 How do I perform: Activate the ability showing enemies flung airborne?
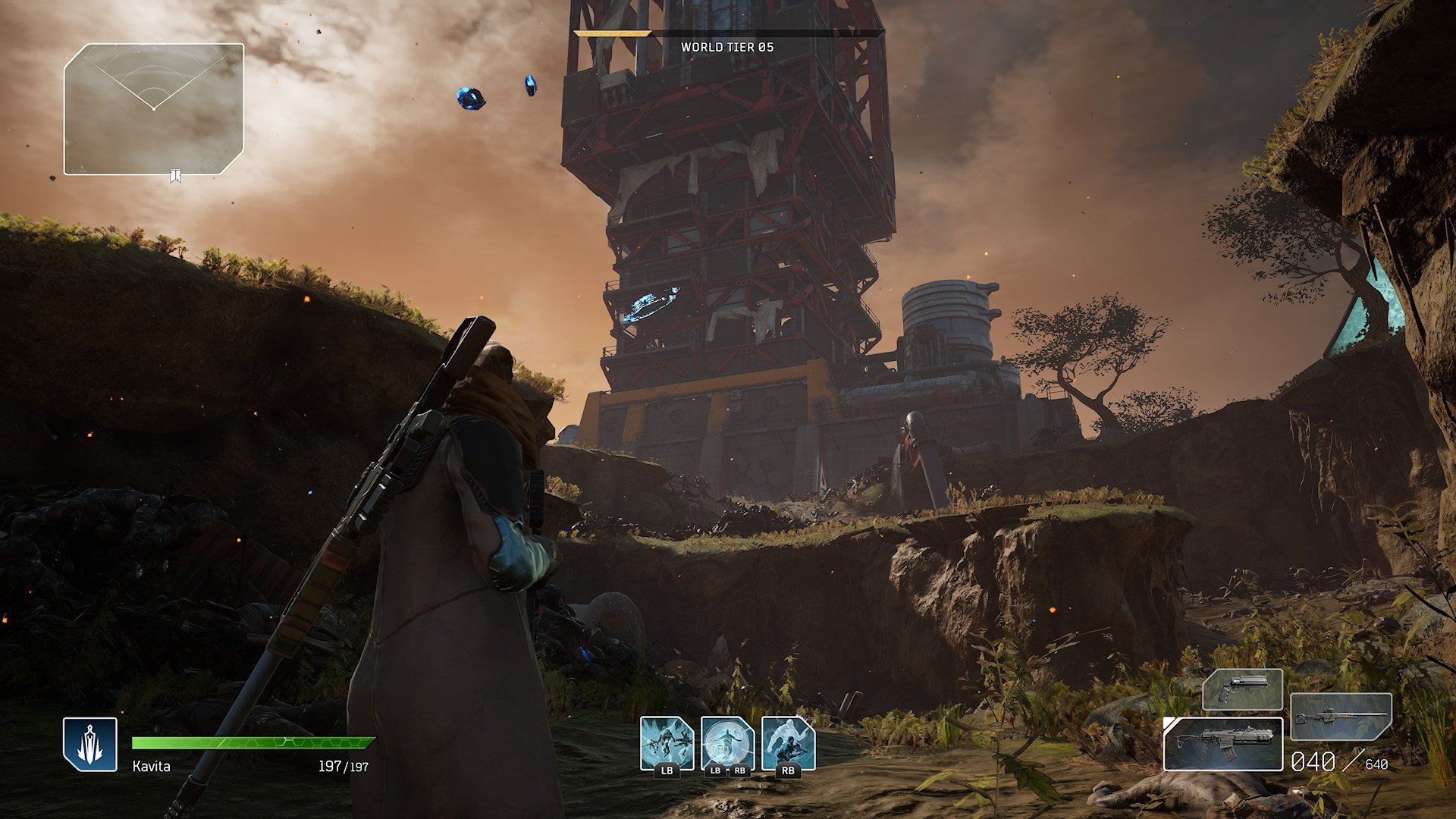tap(667, 742)
